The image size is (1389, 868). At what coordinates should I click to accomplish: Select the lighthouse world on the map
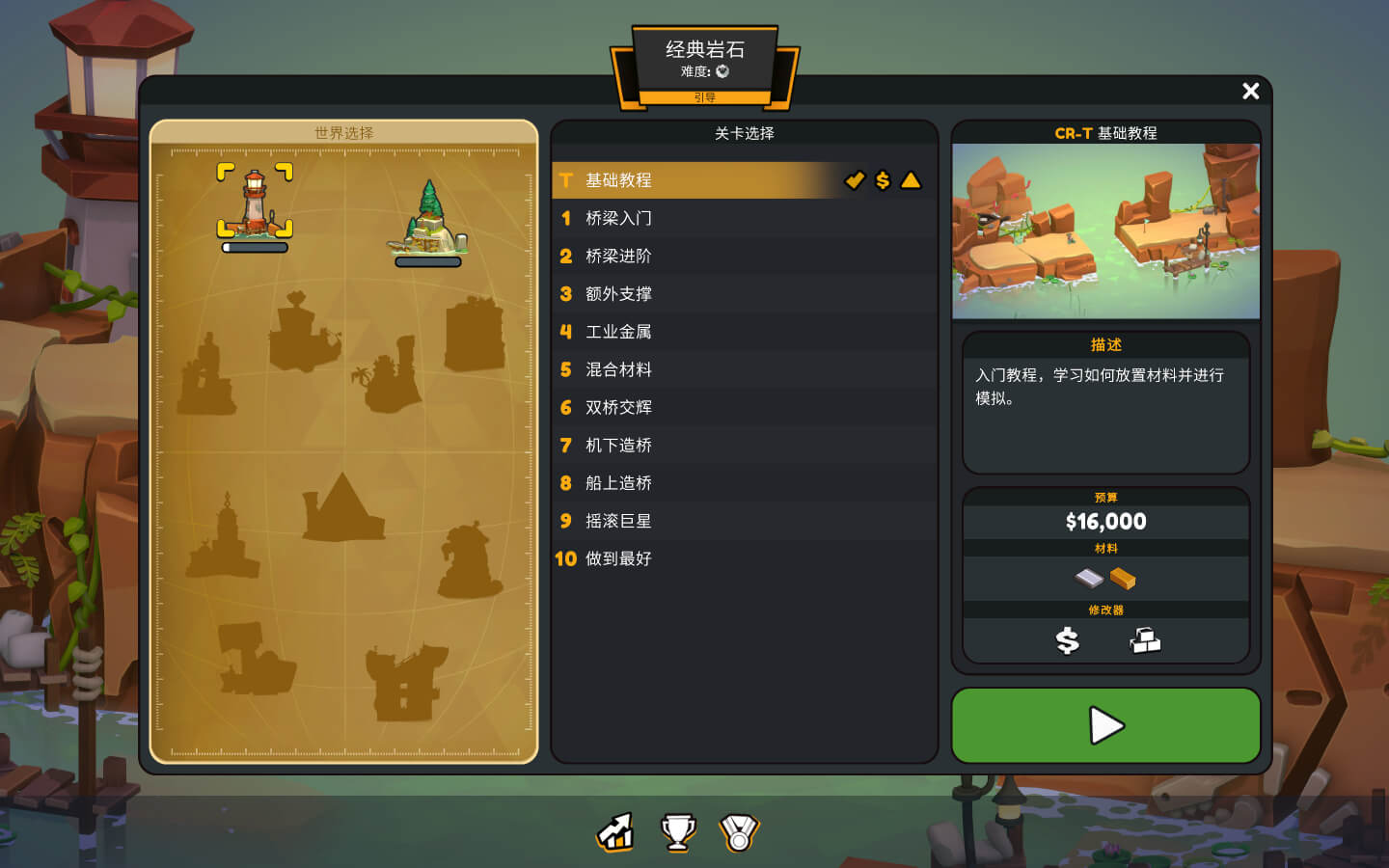point(255,203)
